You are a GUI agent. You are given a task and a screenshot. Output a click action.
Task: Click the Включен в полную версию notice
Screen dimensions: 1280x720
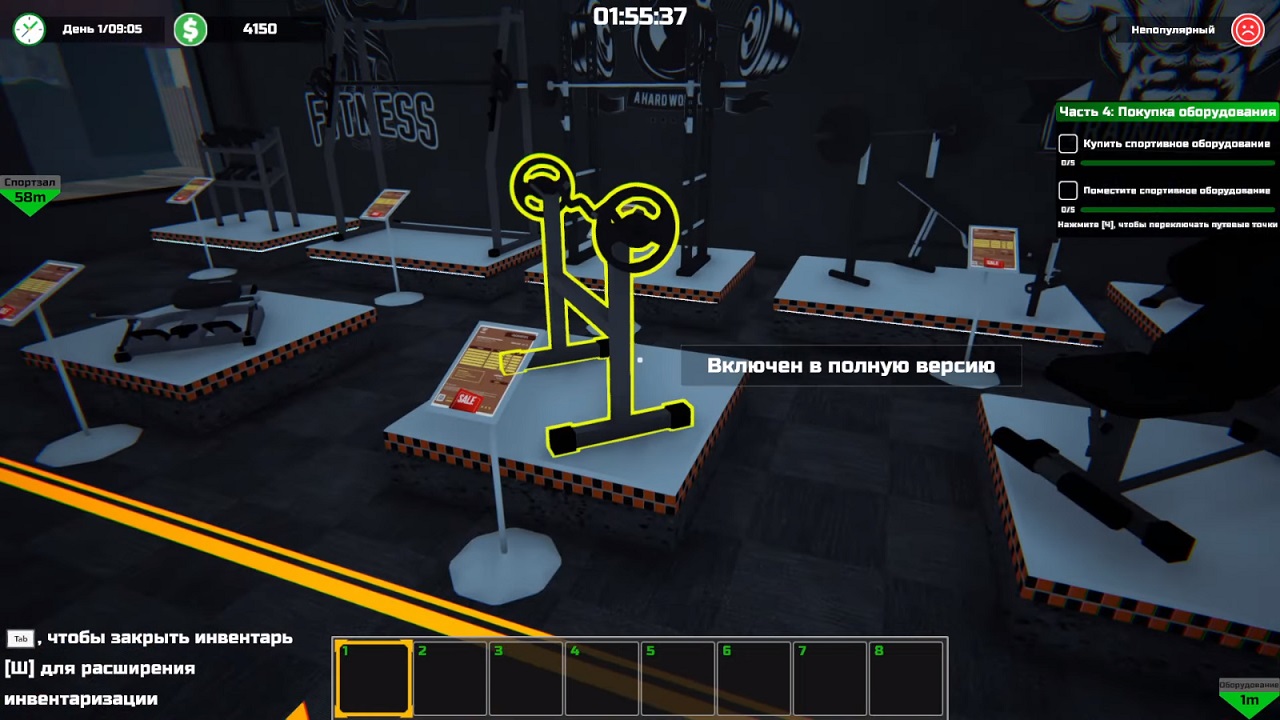click(851, 366)
